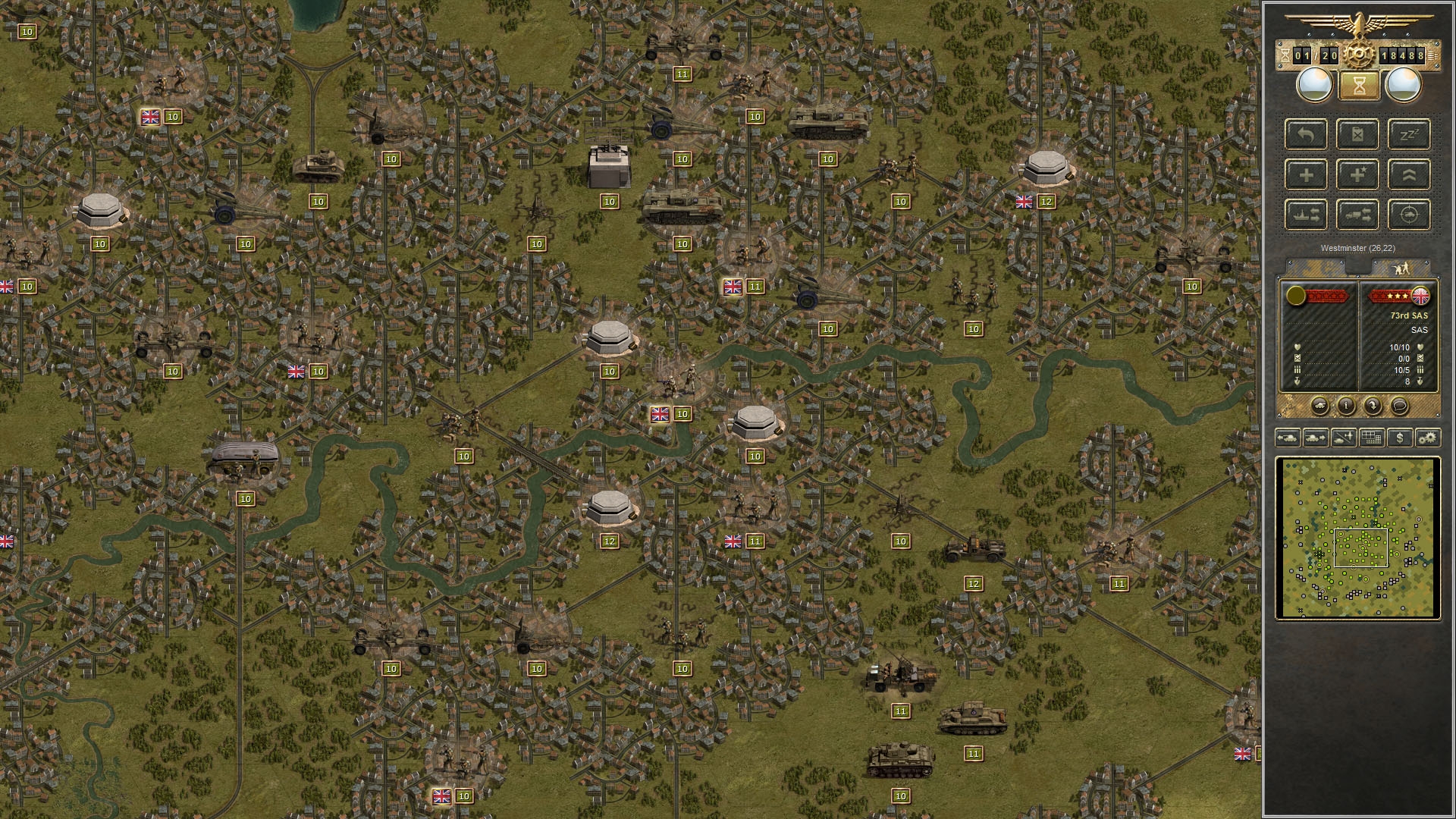The image size is (1456, 819).
Task: Mount the unit in land transport truck icon
Action: (x=1358, y=215)
